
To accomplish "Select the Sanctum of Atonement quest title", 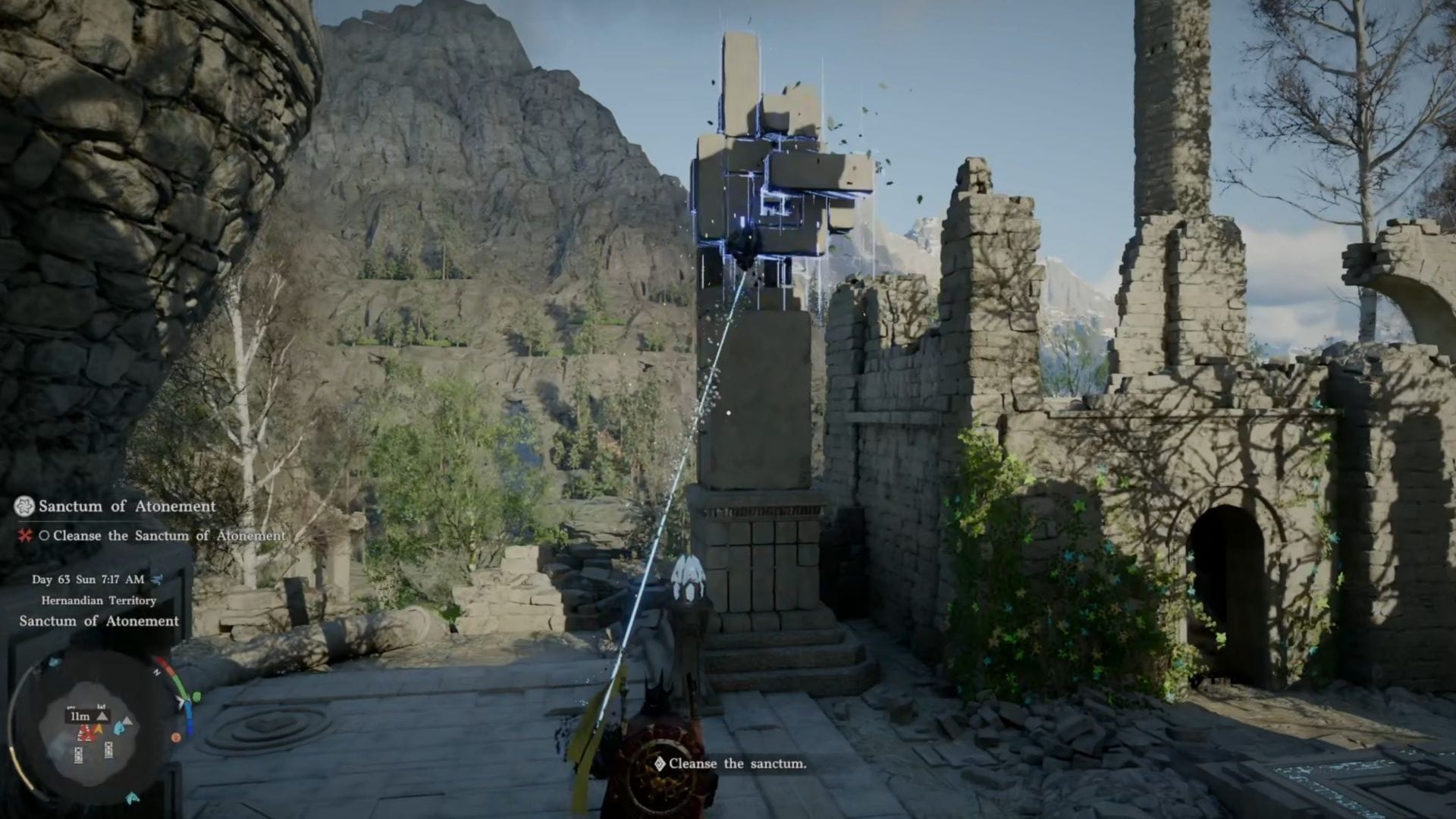I will click(x=127, y=506).
